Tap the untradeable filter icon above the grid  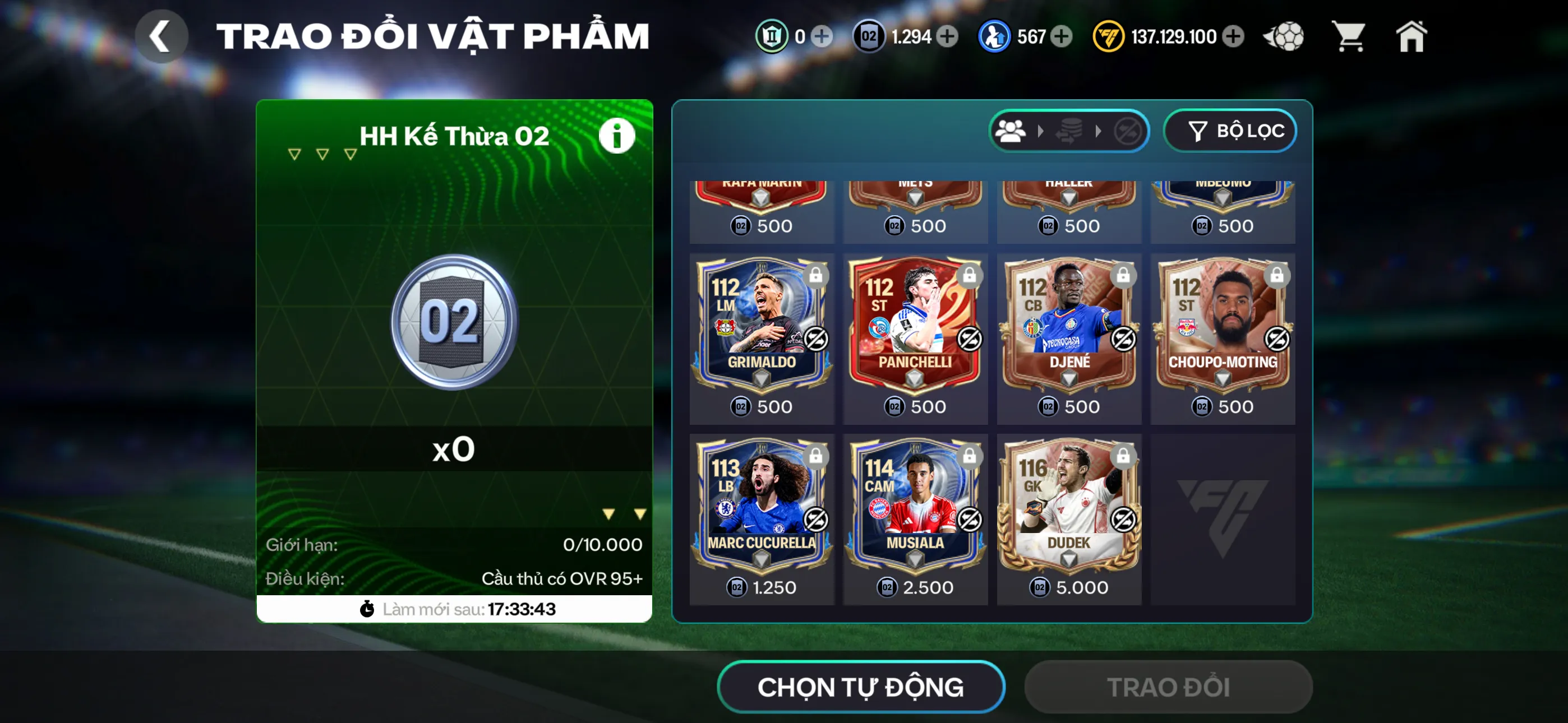point(1127,129)
